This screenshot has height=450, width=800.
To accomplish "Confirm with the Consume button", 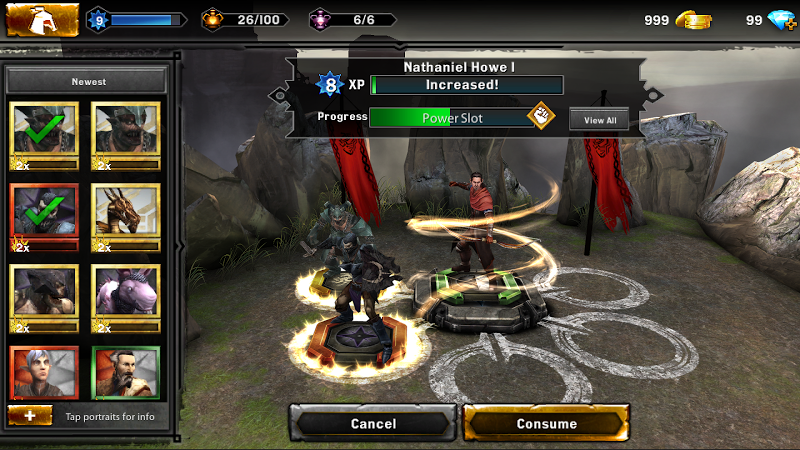I will point(546,423).
